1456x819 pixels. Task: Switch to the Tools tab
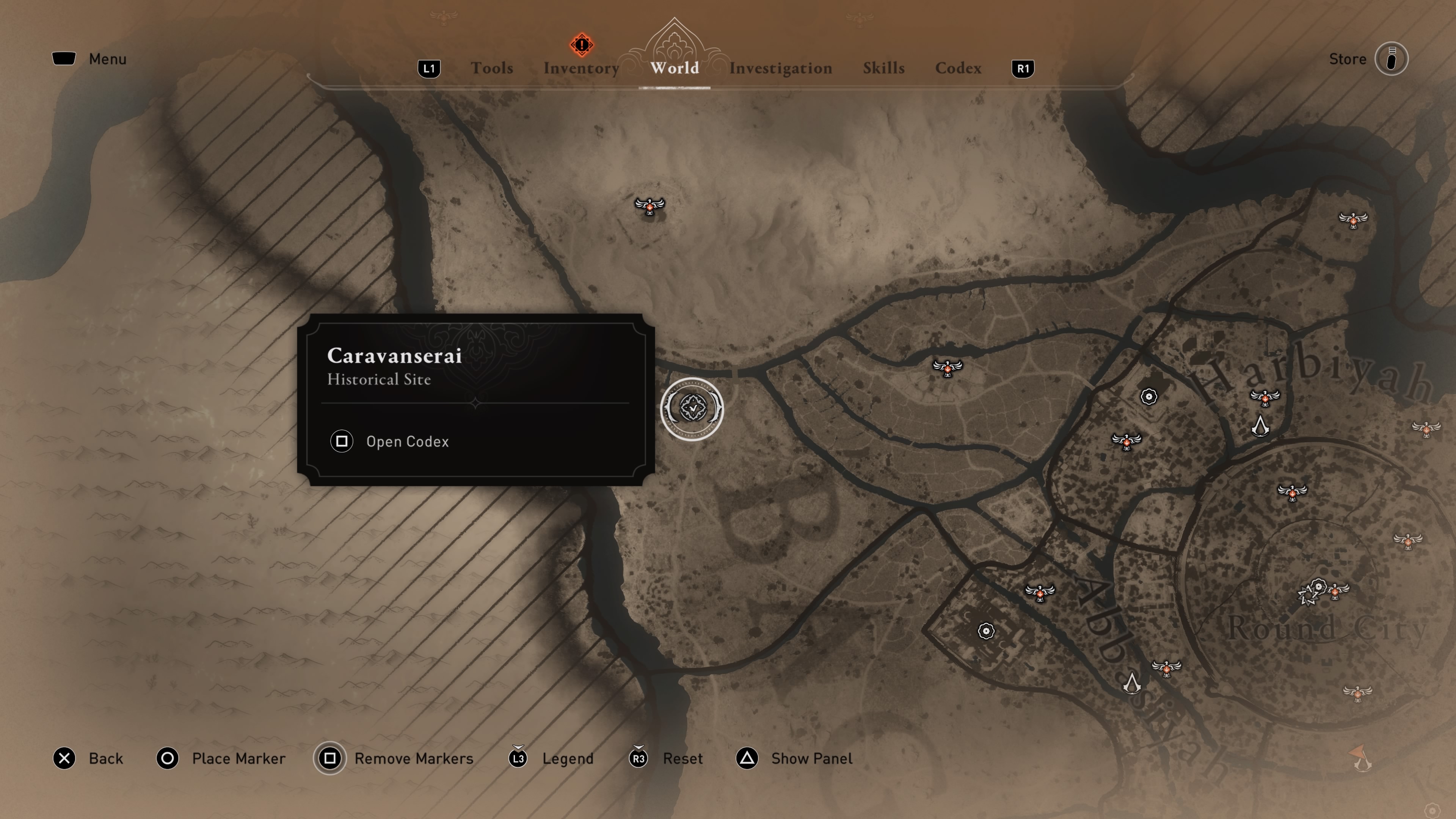[492, 68]
